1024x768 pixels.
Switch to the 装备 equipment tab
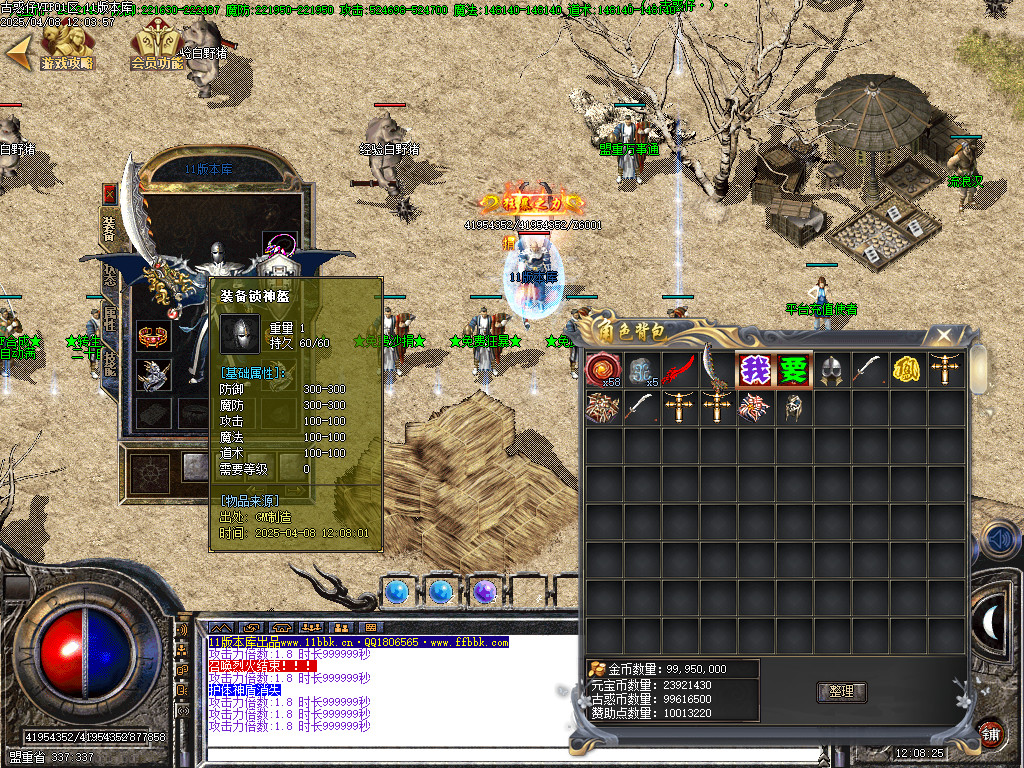pos(109,226)
